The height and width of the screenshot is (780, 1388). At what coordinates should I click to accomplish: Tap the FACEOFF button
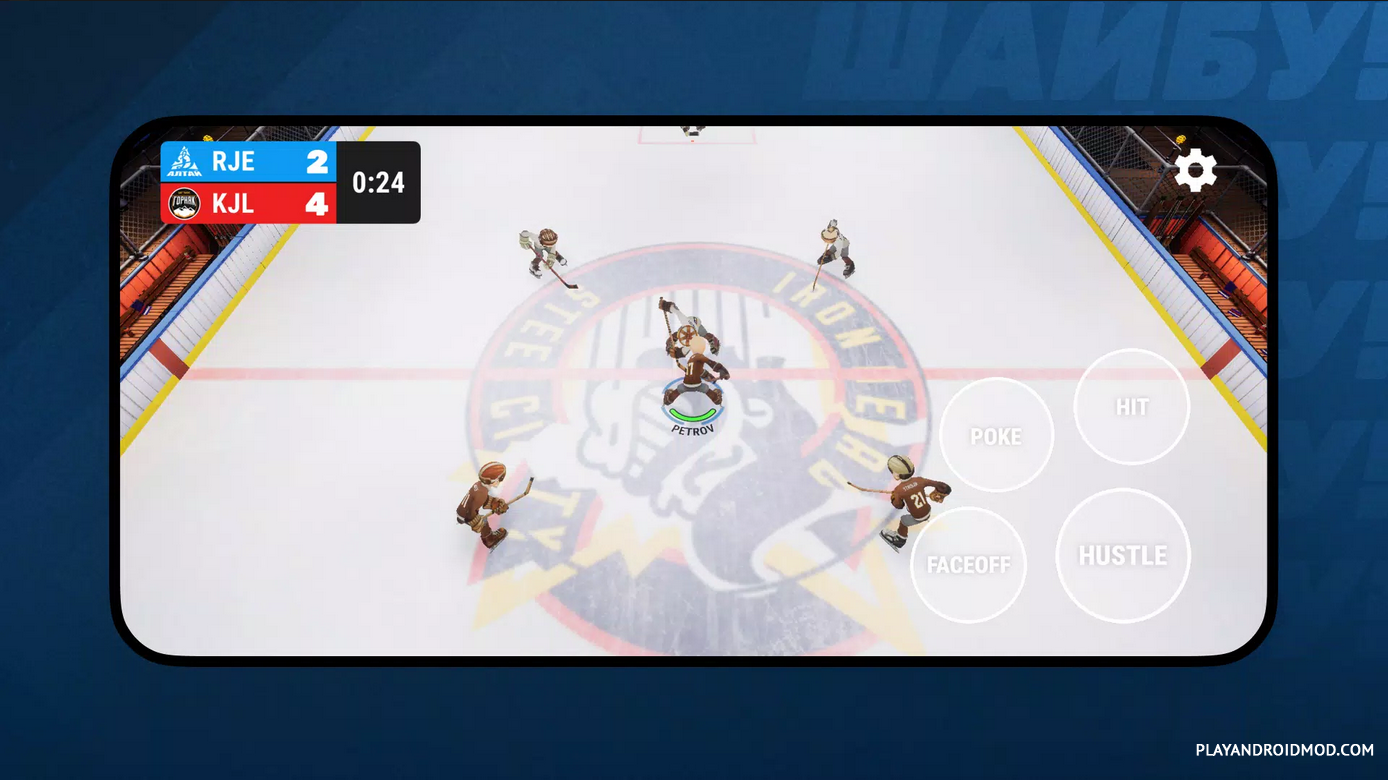click(x=968, y=564)
